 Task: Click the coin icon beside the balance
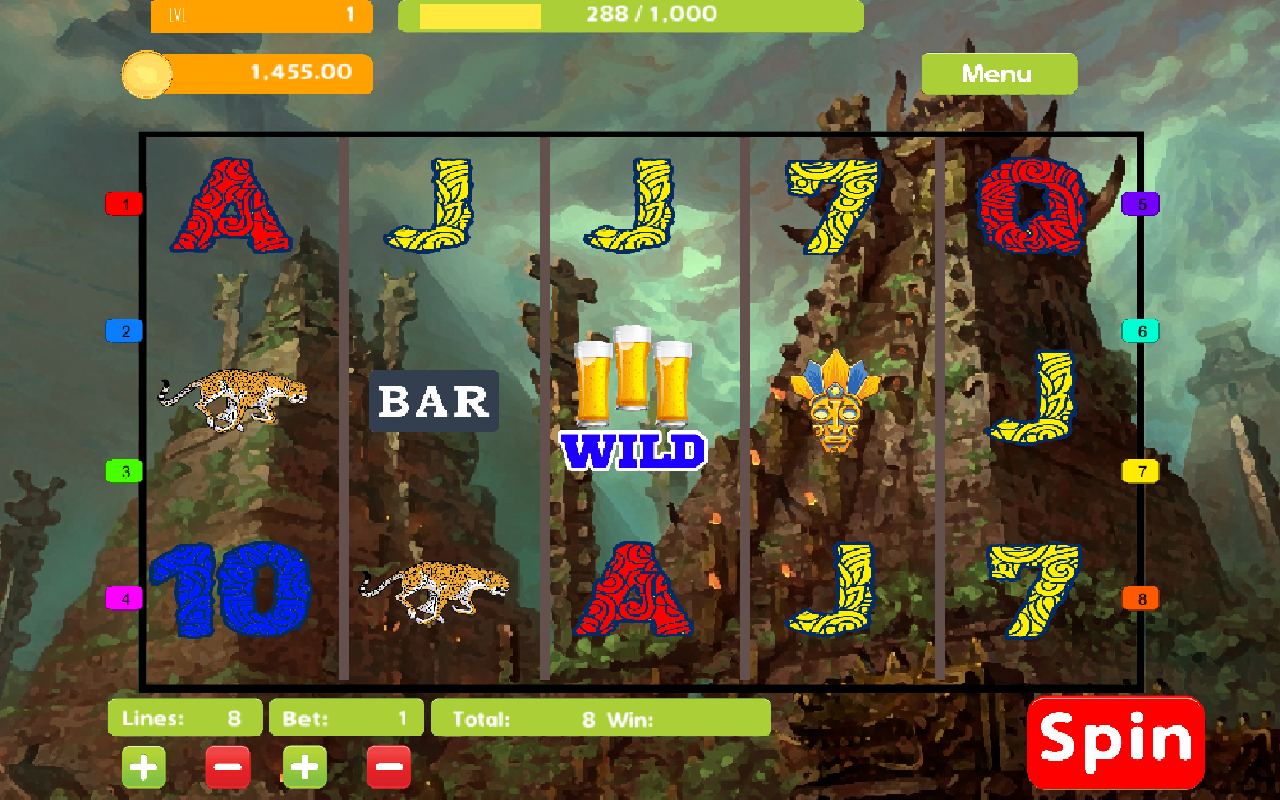pyautogui.click(x=148, y=74)
